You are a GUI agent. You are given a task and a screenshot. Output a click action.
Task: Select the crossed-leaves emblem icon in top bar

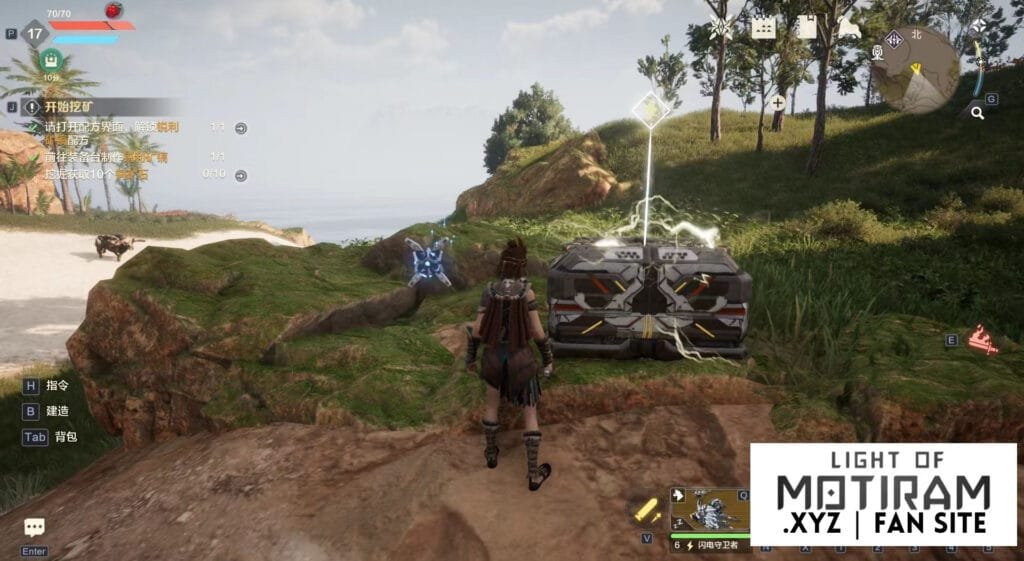coord(720,28)
